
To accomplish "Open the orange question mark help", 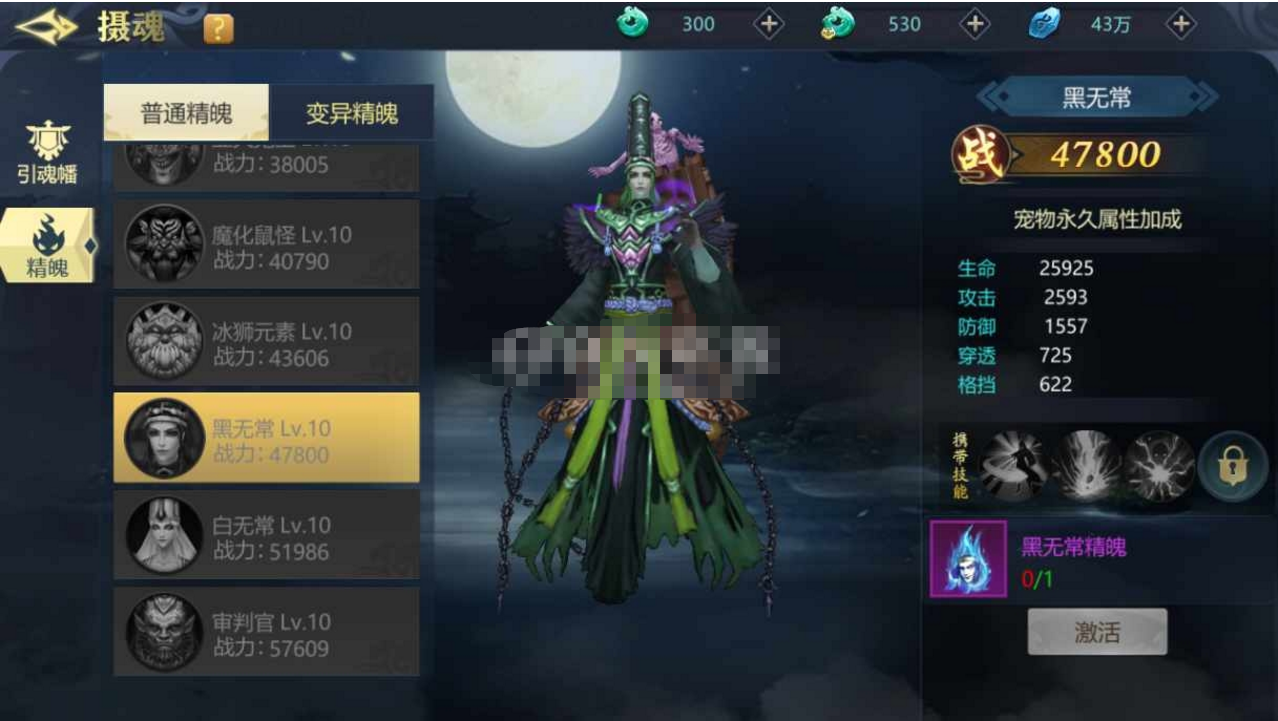I will pyautogui.click(x=218, y=29).
